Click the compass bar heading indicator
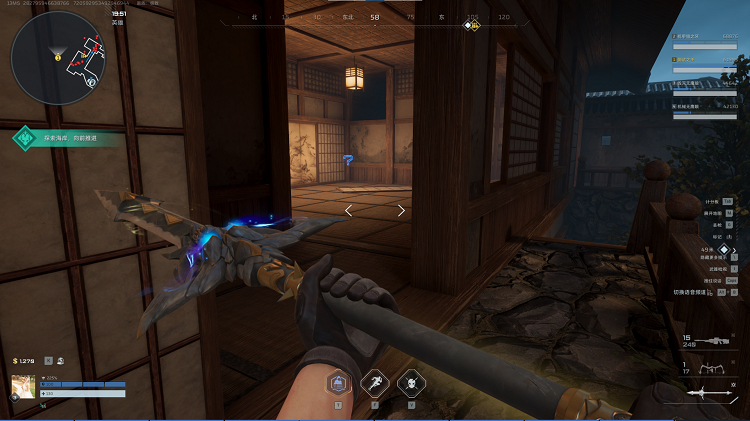This screenshot has height=421, width=750. (x=375, y=17)
